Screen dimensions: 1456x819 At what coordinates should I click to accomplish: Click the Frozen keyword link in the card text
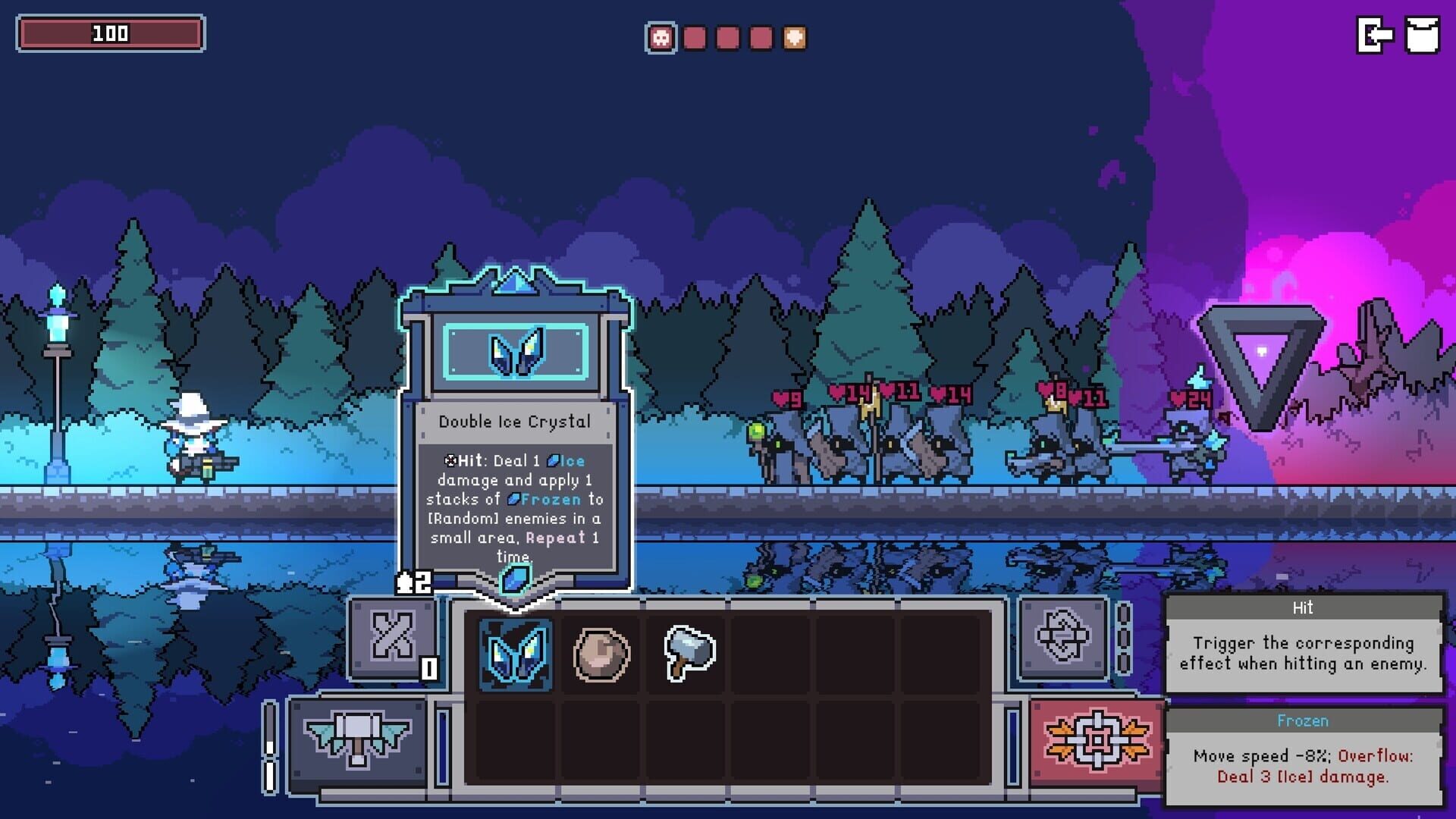pyautogui.click(x=551, y=499)
